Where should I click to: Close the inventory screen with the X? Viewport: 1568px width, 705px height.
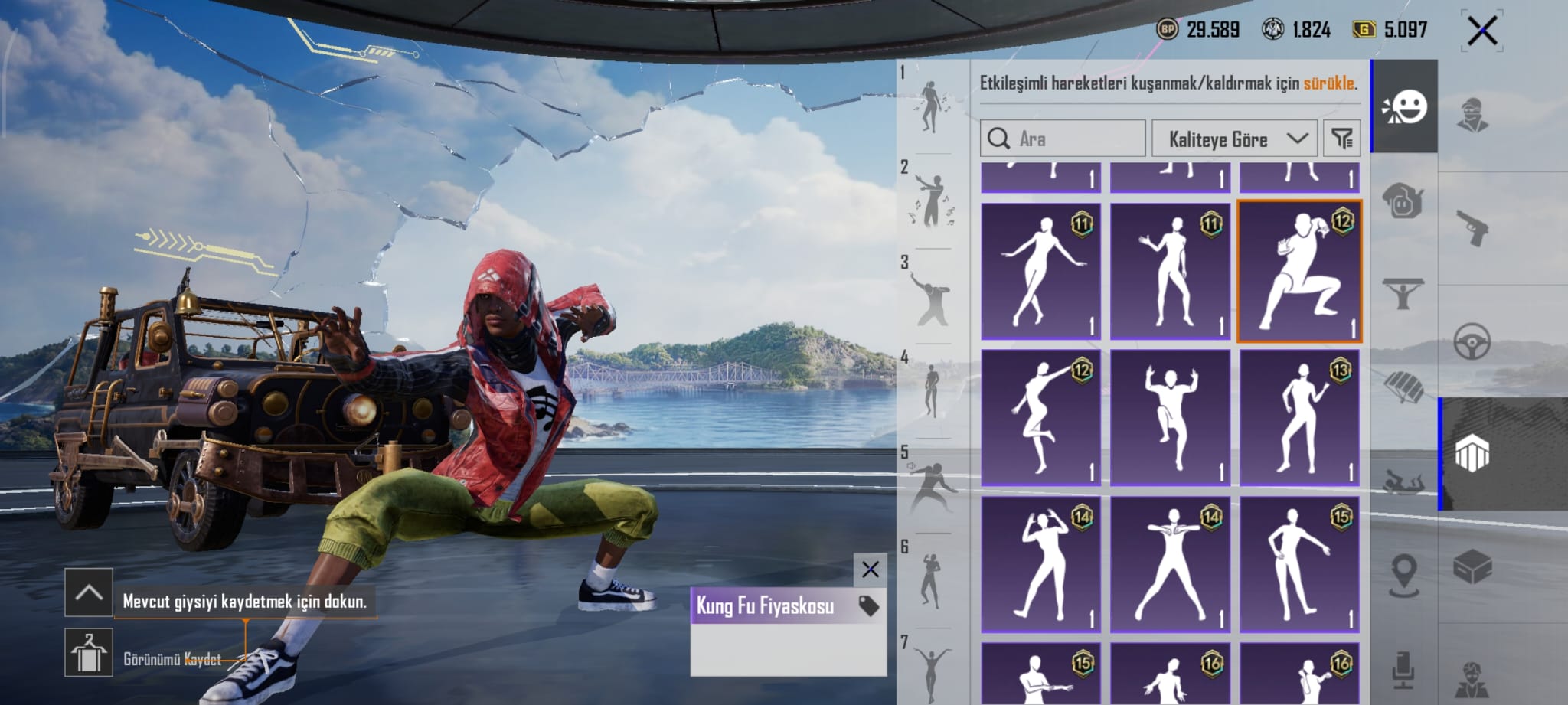1482,31
